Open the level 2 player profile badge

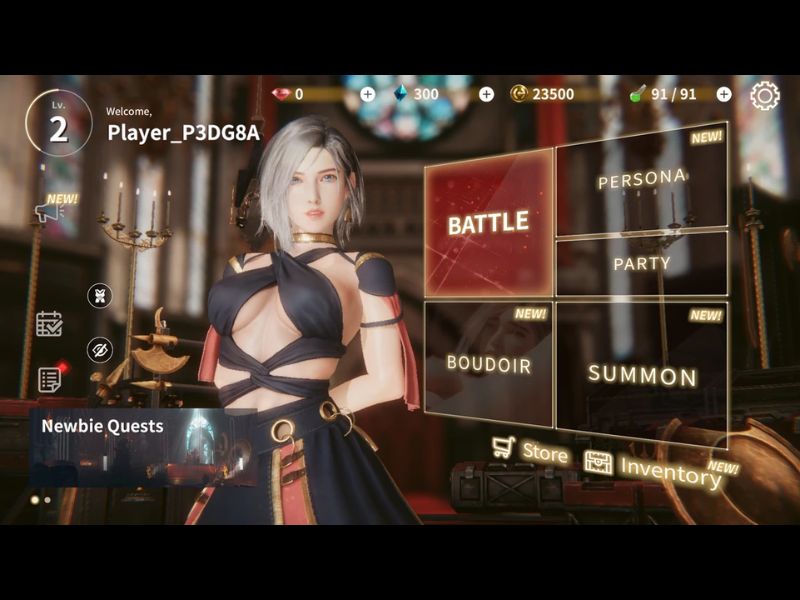pos(58,124)
